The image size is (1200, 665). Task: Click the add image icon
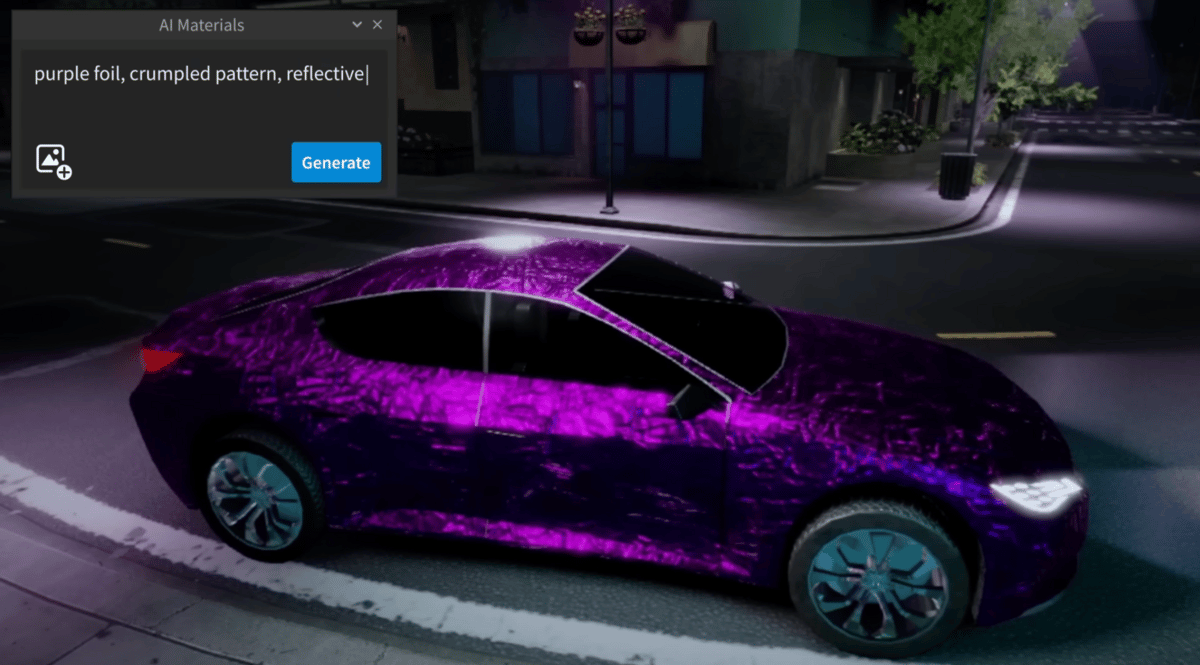tap(53, 161)
